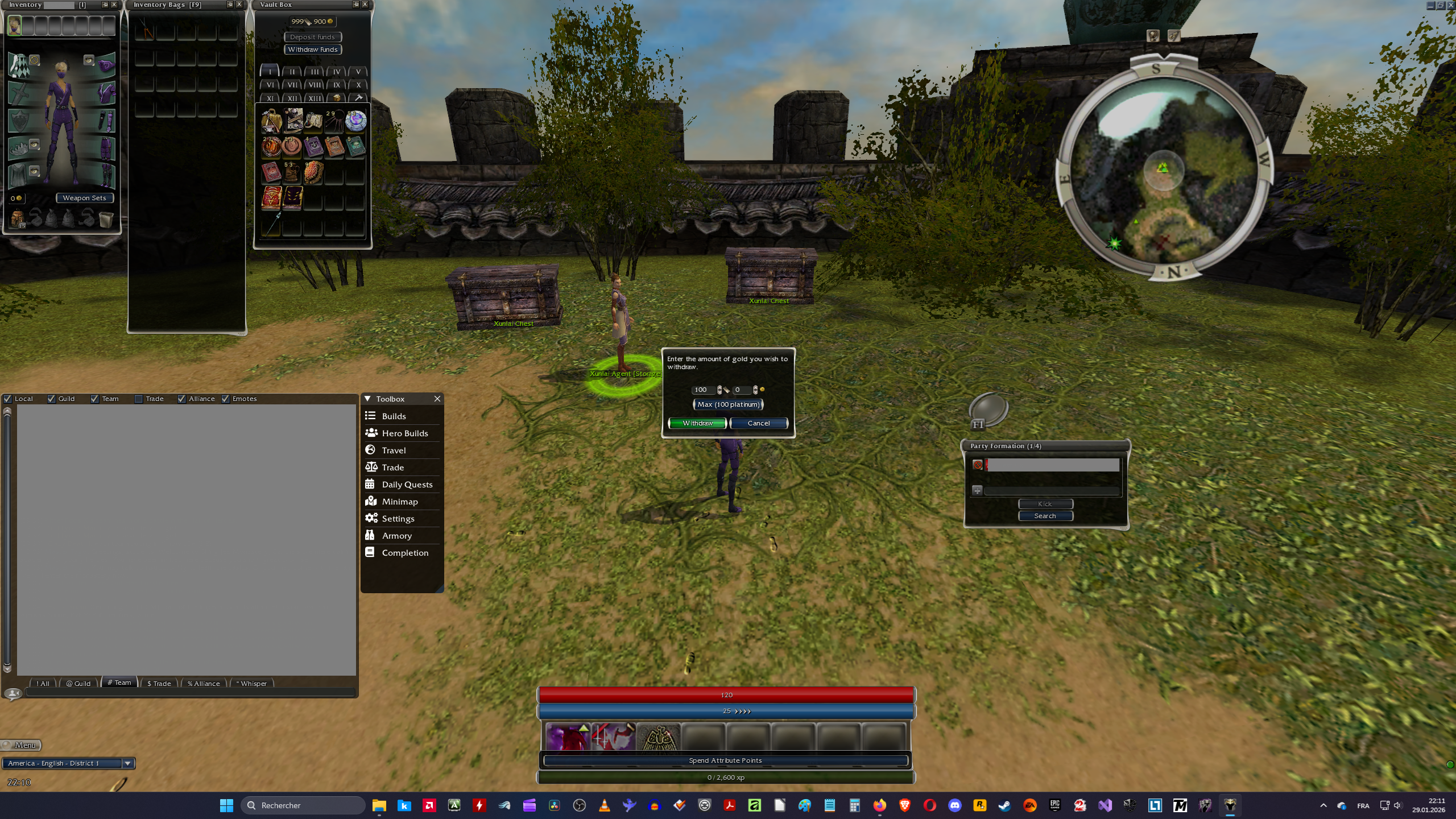Open Hero Builds in the Toolbox
1456x819 pixels.
click(404, 433)
